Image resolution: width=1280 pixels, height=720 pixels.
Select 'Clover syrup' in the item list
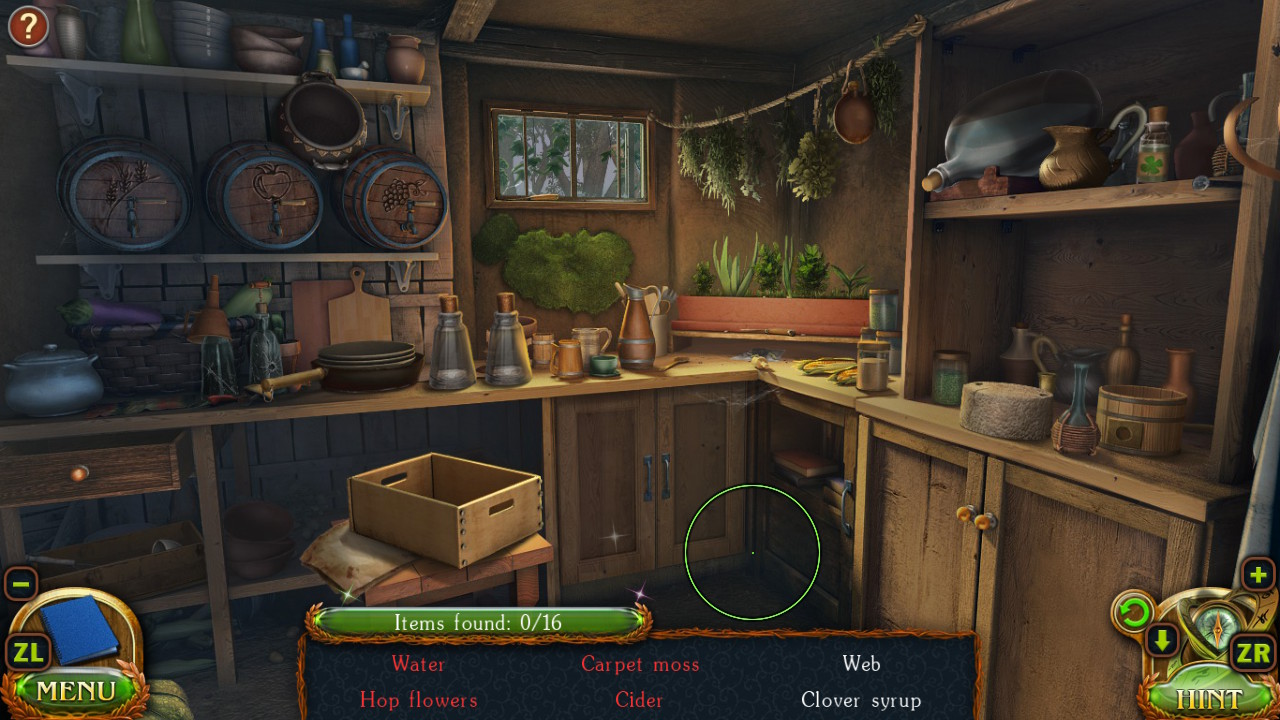[x=860, y=701]
